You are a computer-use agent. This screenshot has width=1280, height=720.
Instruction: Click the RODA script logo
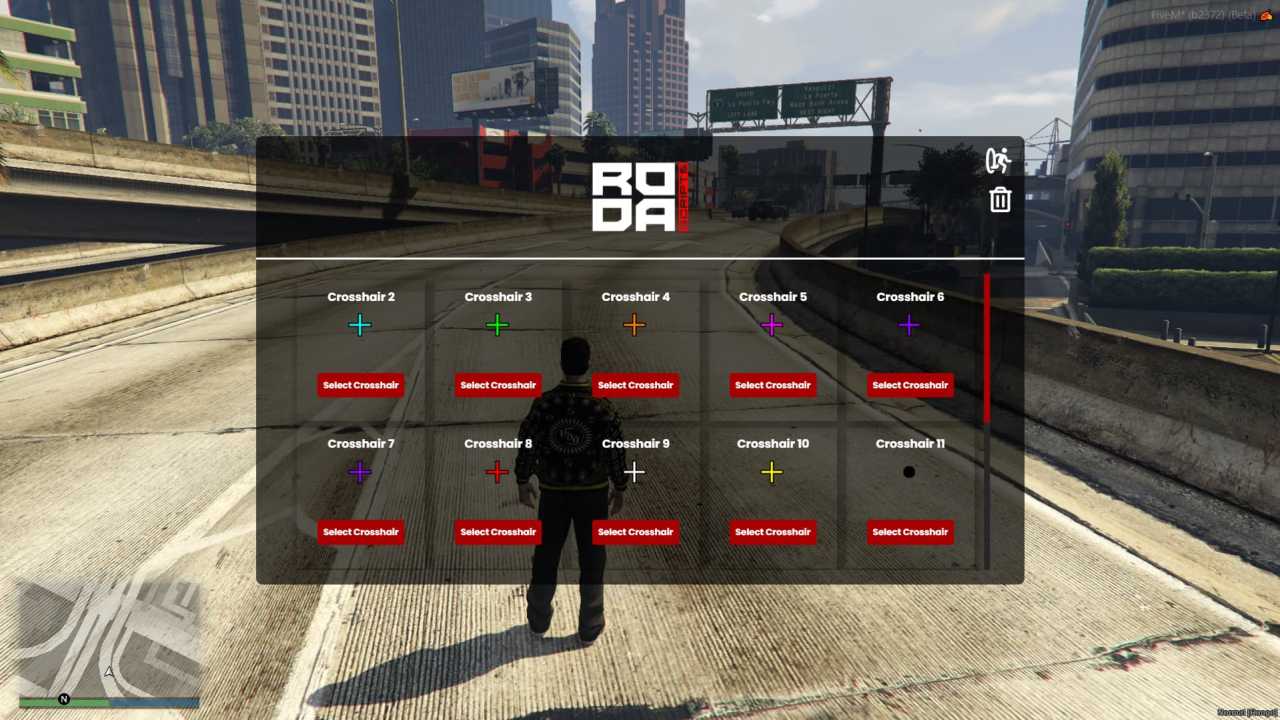[638, 196]
